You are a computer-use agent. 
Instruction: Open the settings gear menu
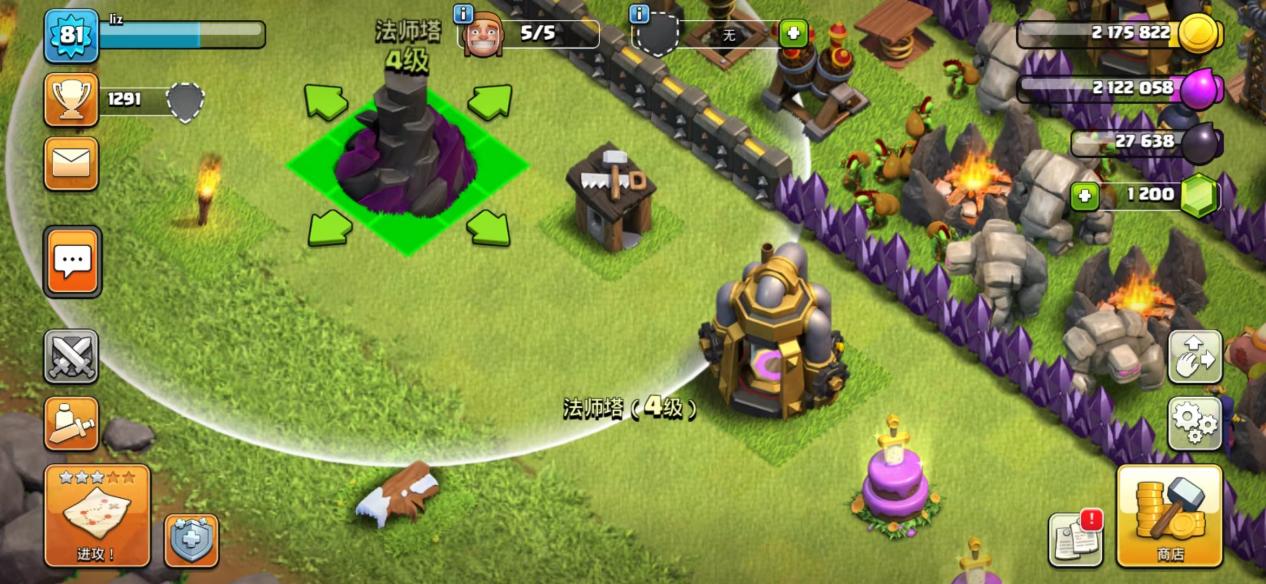point(1194,423)
